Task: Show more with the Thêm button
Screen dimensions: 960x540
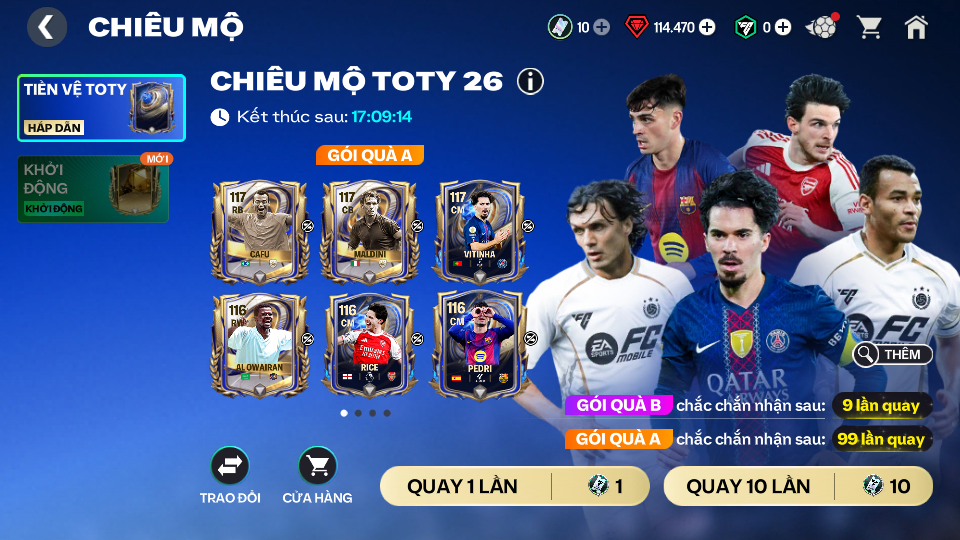Action: [x=893, y=354]
